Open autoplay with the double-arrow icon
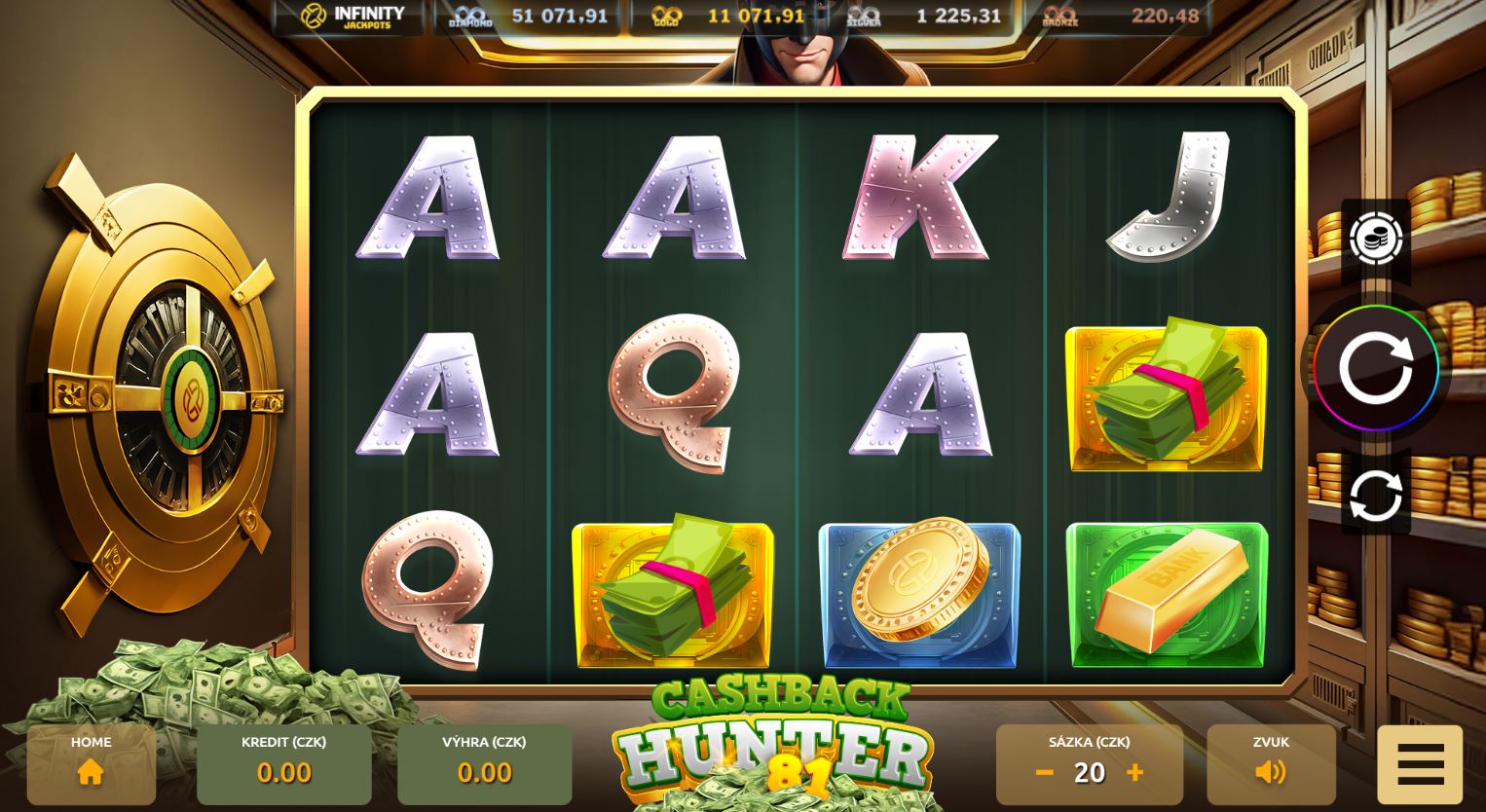Screen dimensions: 1486x812 pos(1376,495)
